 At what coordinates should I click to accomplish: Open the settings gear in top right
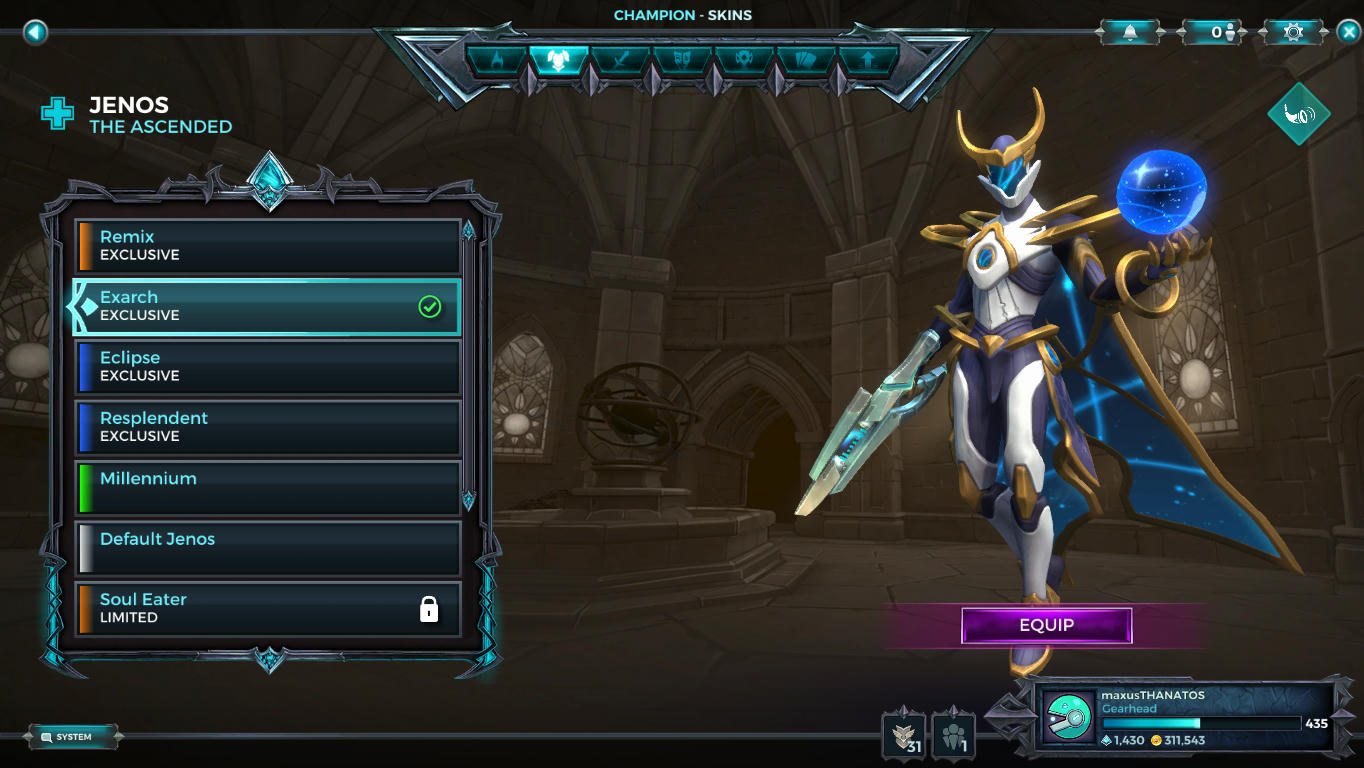point(1291,31)
